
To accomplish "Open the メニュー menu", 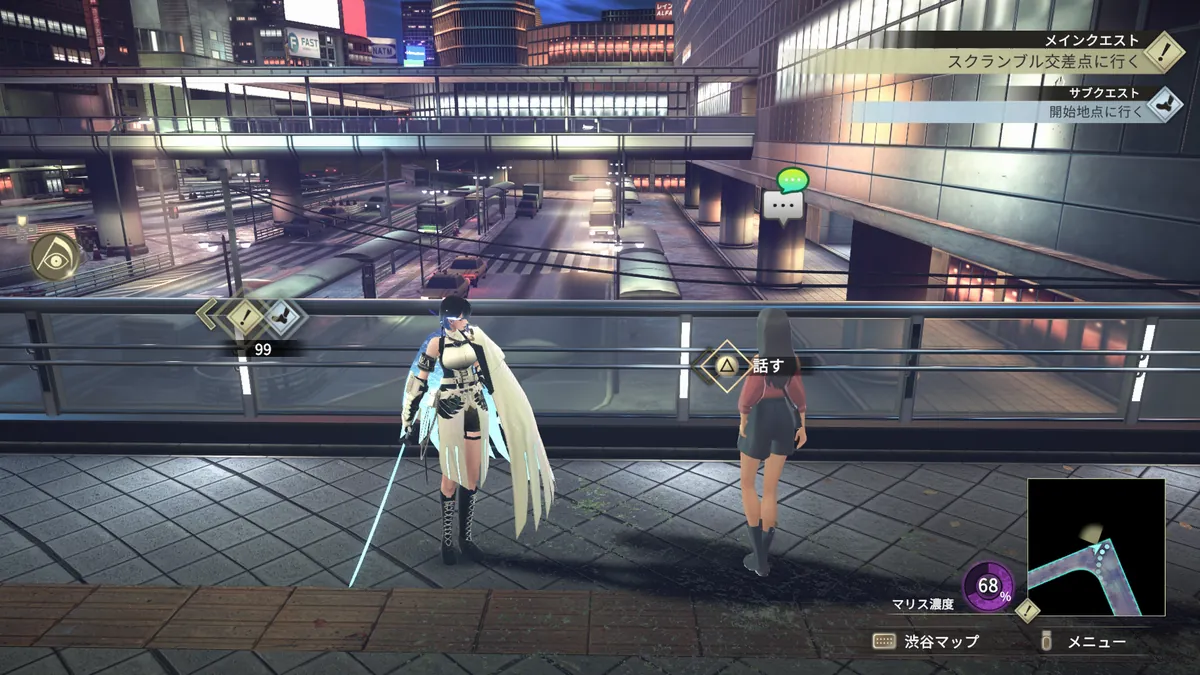I will click(1085, 642).
